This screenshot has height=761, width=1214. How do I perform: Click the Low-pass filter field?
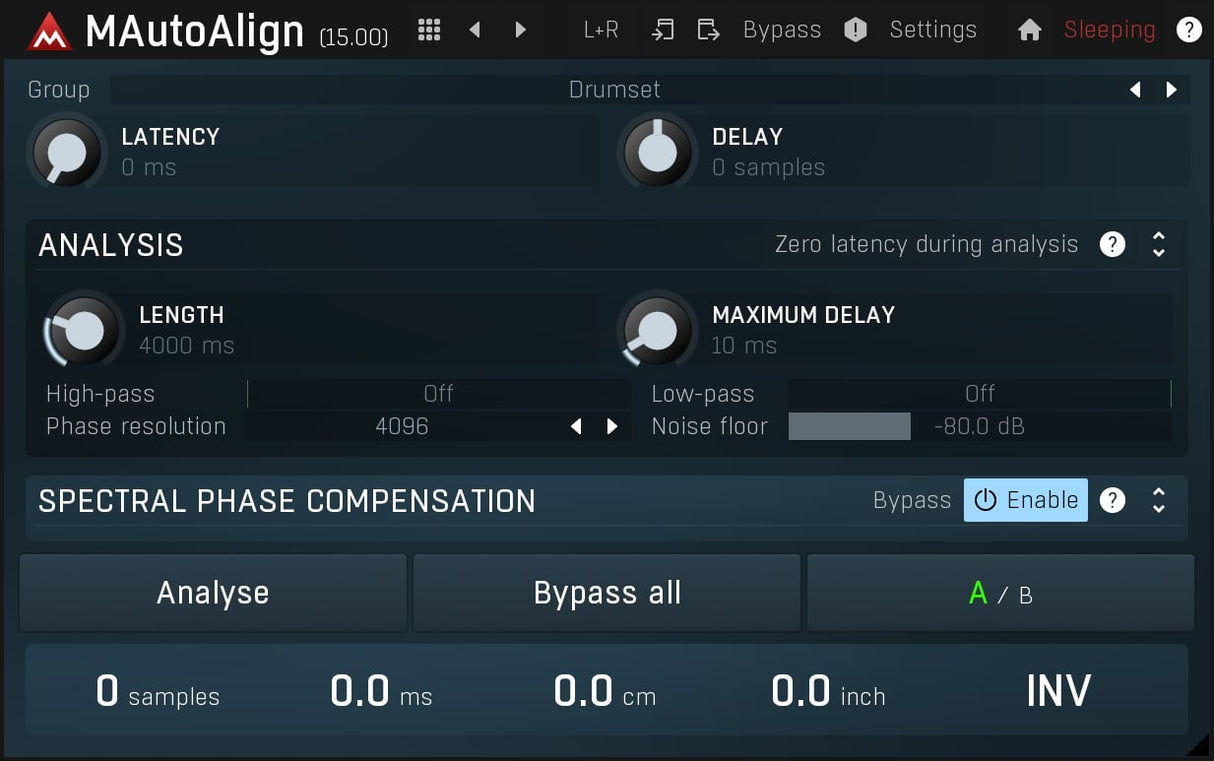coord(979,394)
